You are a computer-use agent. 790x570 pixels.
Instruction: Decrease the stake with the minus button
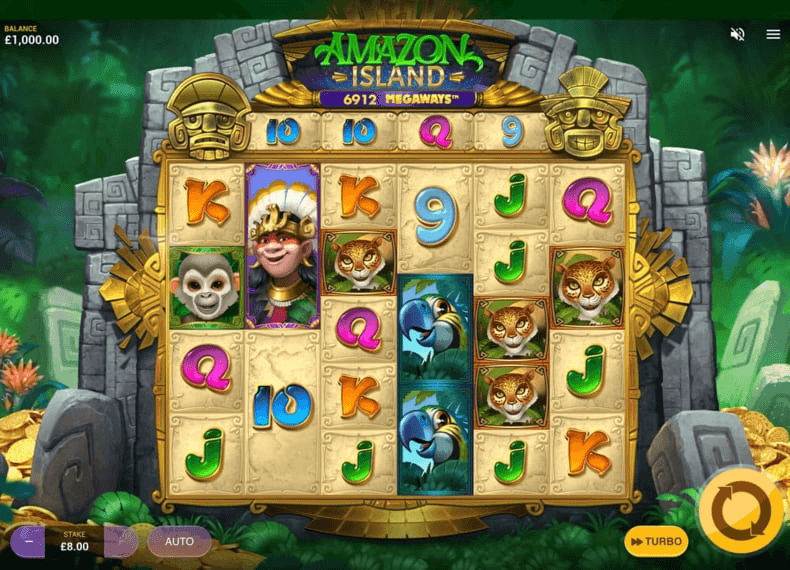(x=27, y=541)
